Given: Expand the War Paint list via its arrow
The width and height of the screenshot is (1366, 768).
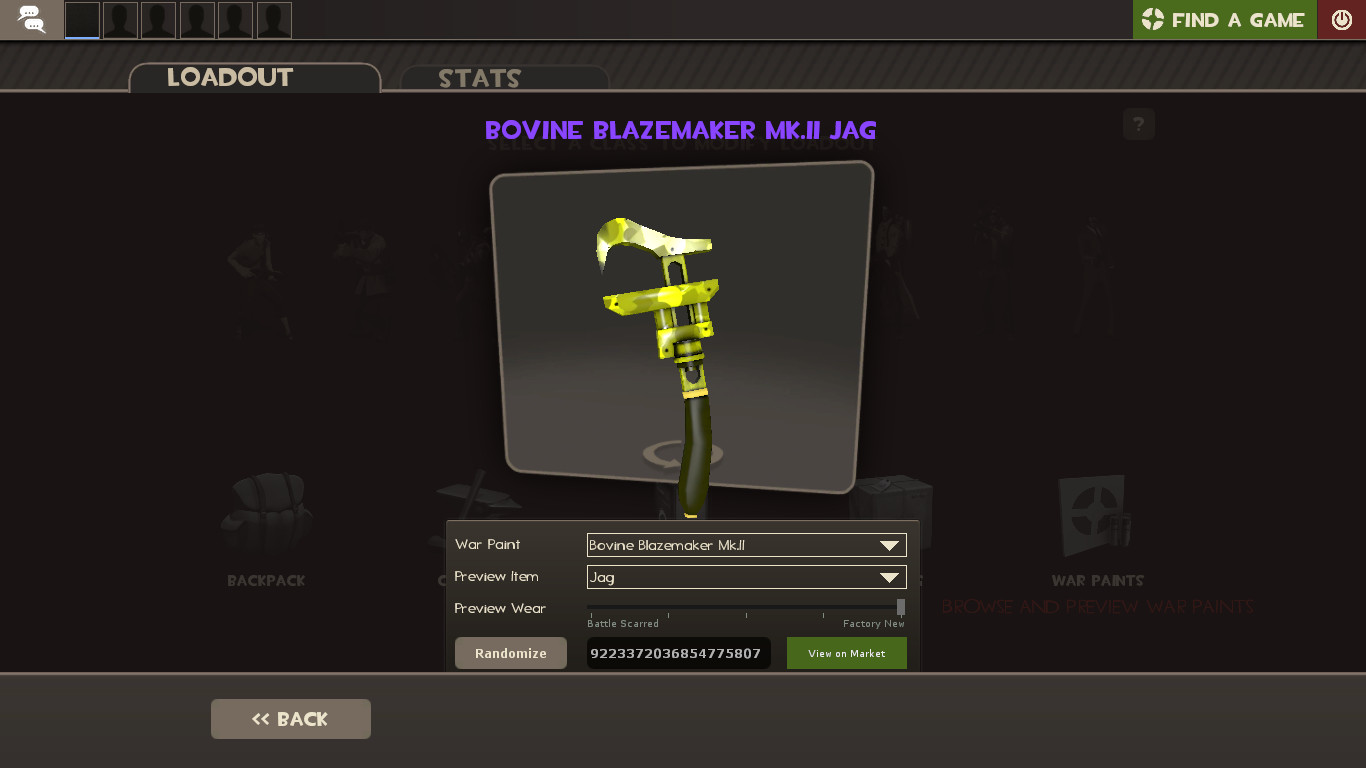Looking at the screenshot, I should (889, 545).
